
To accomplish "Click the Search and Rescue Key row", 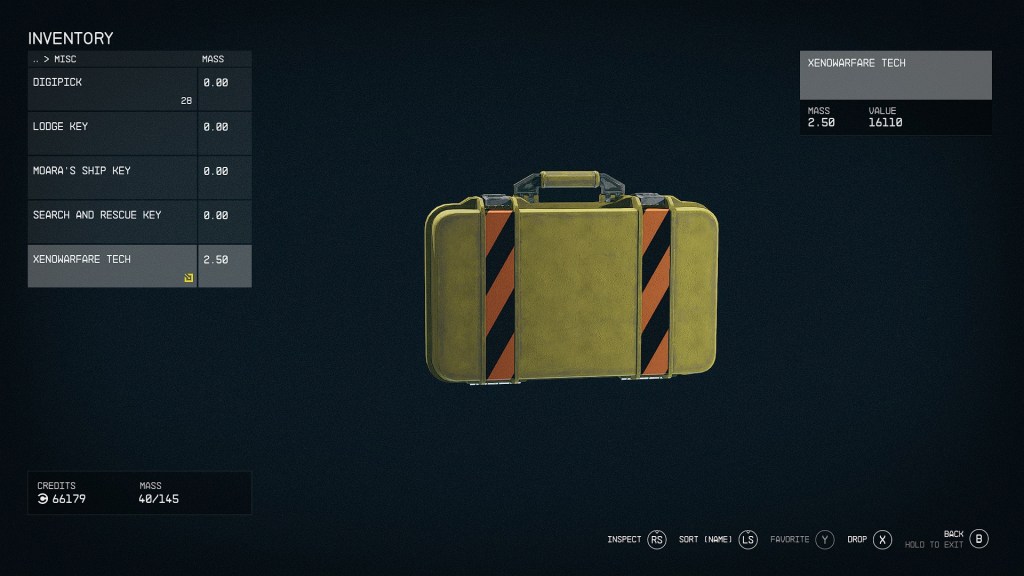I will pyautogui.click(x=112, y=221).
